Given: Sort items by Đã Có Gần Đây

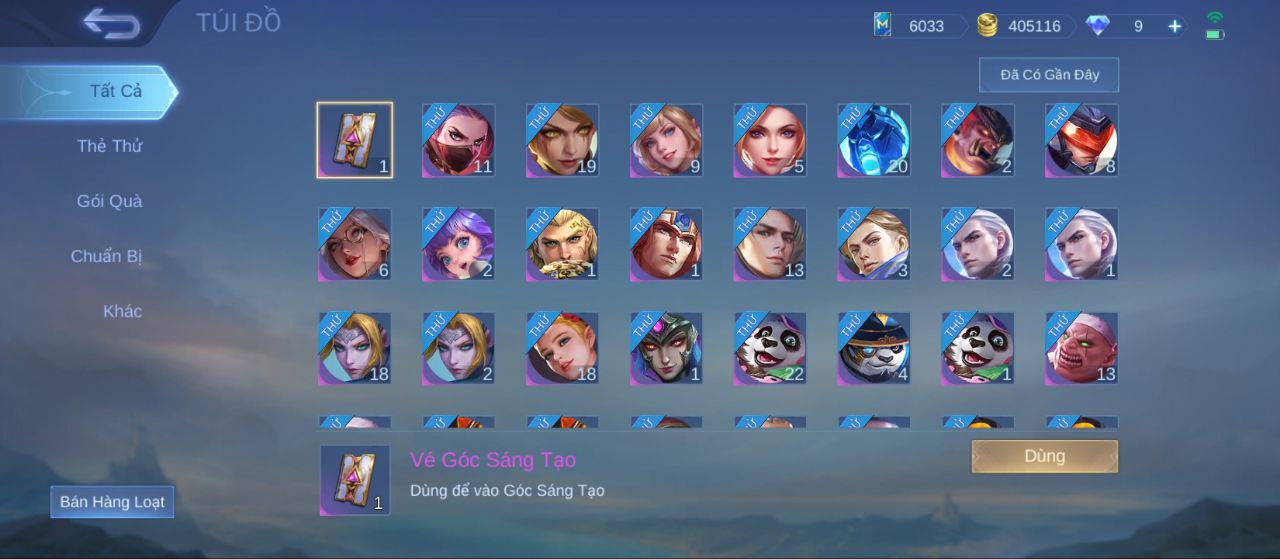Looking at the screenshot, I should point(1048,75).
